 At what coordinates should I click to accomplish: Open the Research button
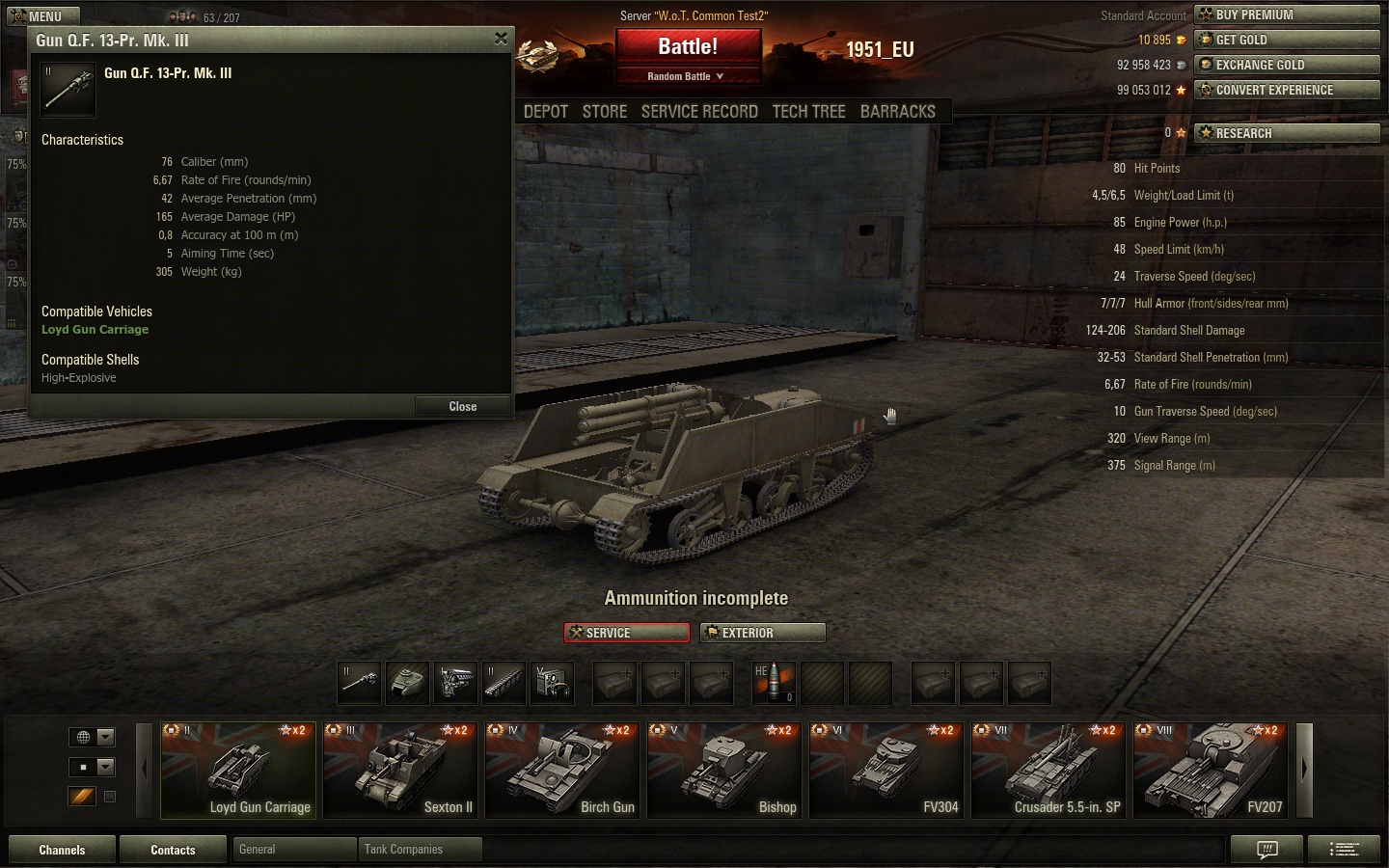point(1287,133)
